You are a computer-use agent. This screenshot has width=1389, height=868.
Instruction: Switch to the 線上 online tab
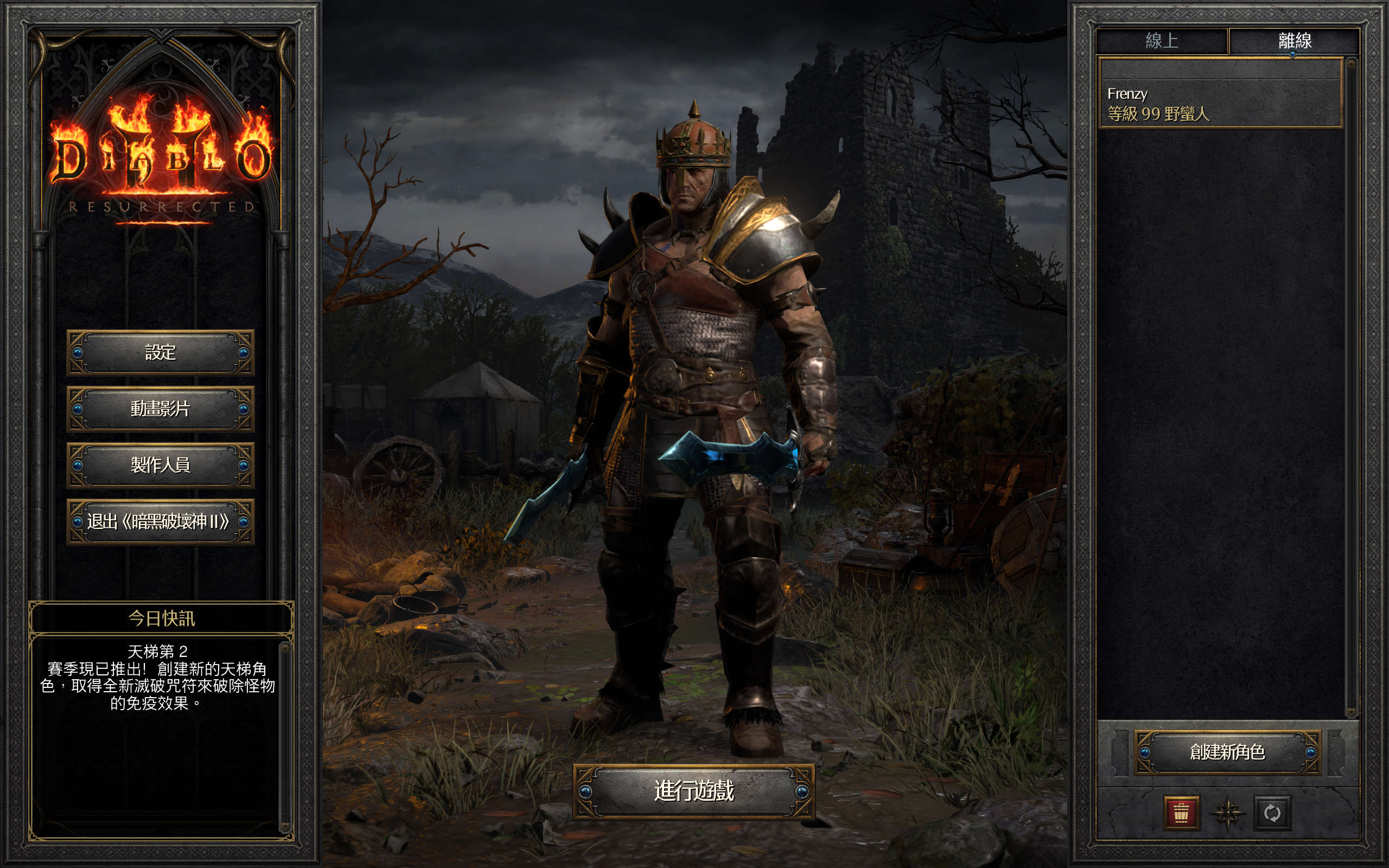pos(1162,41)
